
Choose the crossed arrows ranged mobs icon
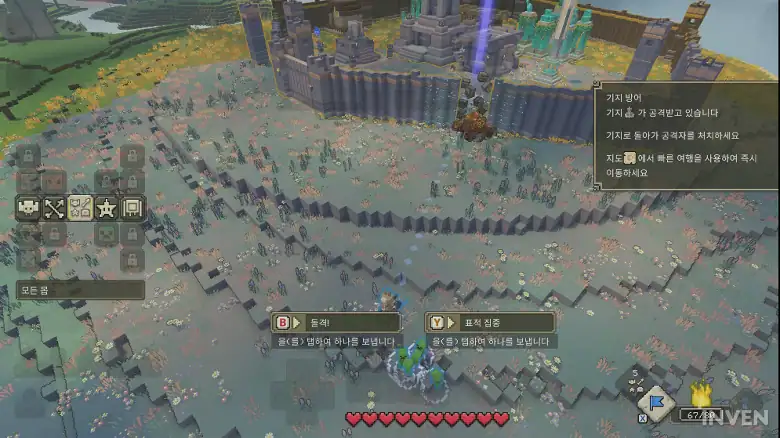(x=54, y=208)
